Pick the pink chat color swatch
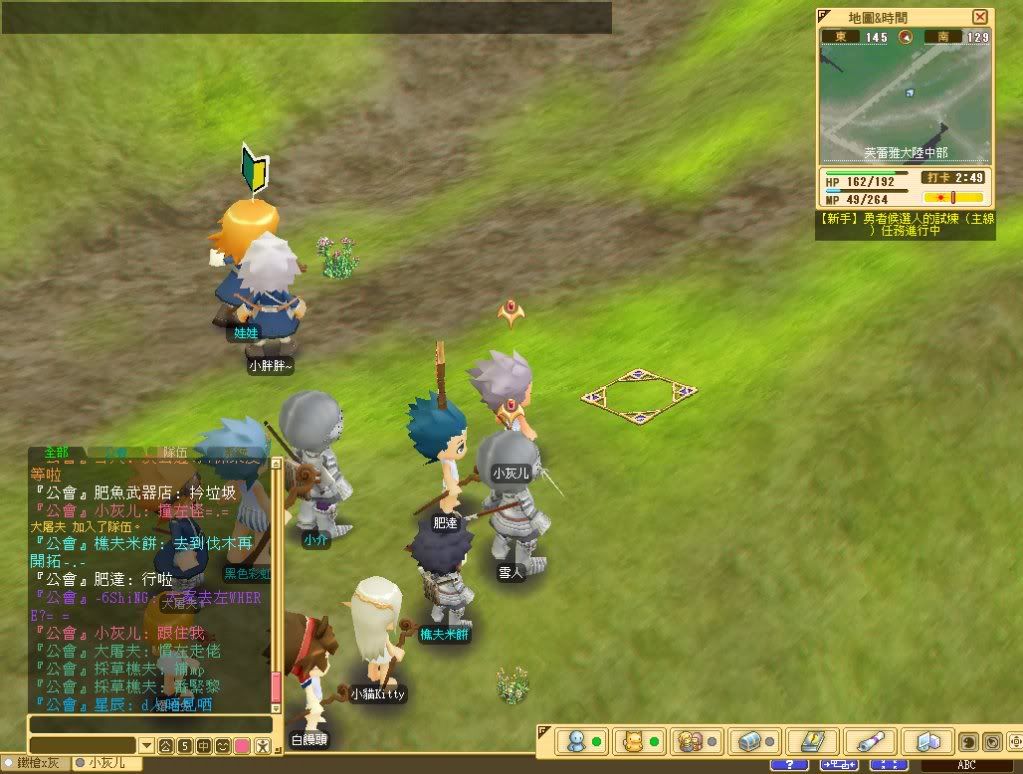 (x=242, y=746)
